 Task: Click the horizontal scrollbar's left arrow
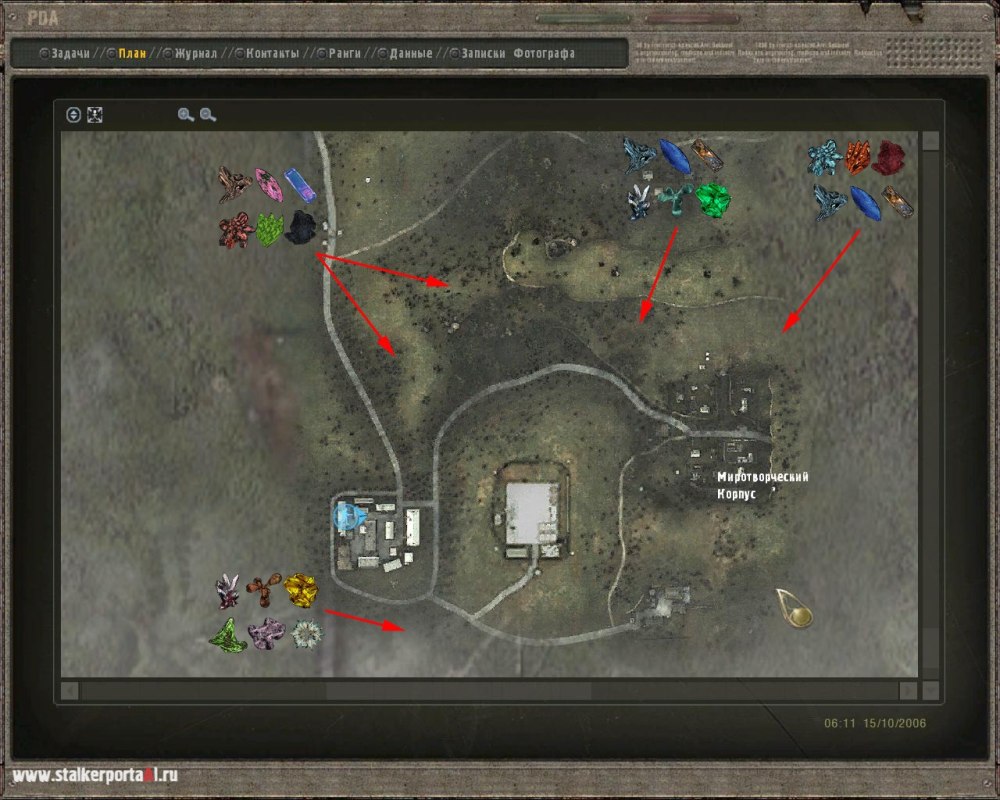pyautogui.click(x=69, y=691)
